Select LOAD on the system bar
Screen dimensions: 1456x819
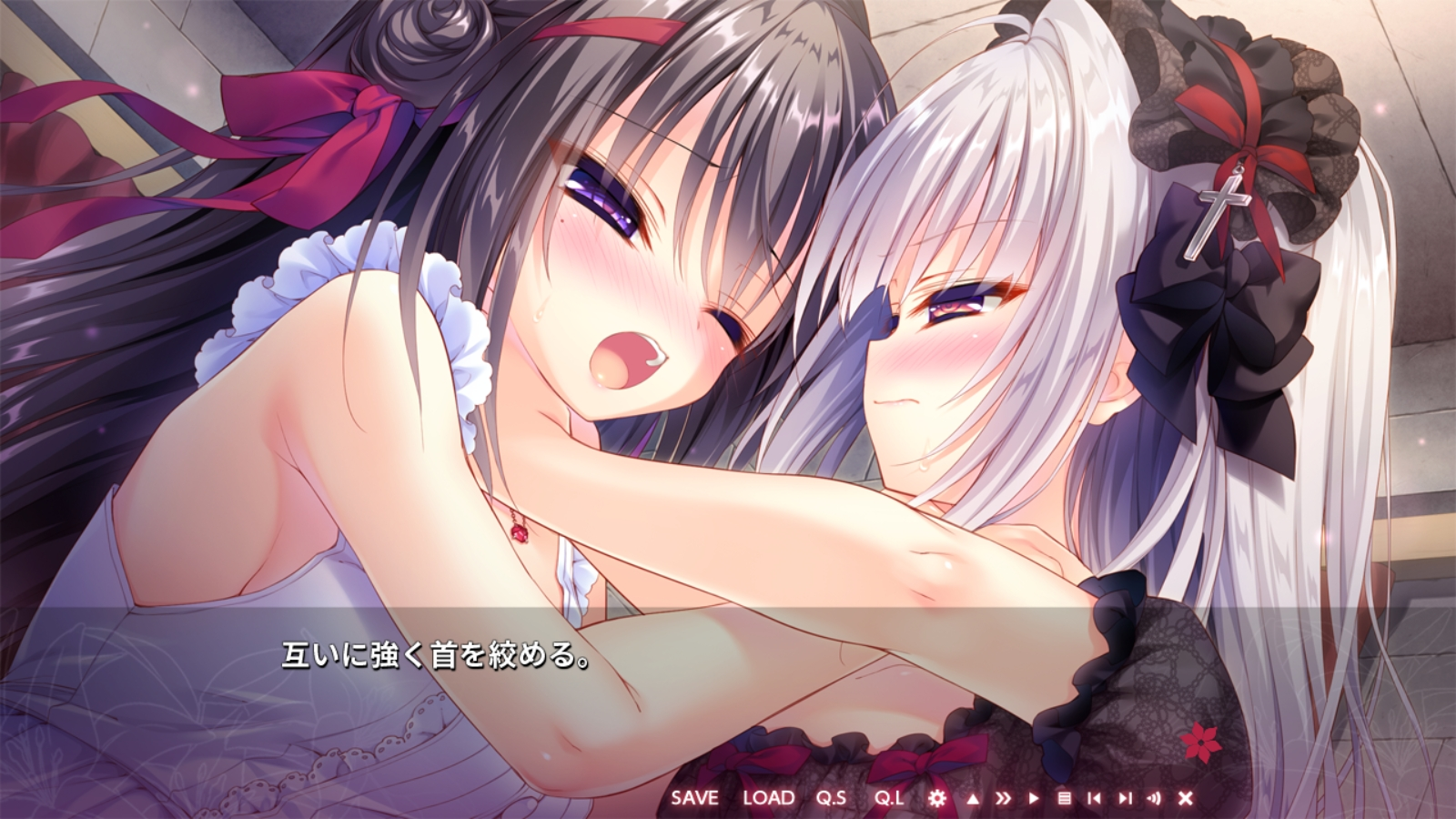pyautogui.click(x=770, y=797)
